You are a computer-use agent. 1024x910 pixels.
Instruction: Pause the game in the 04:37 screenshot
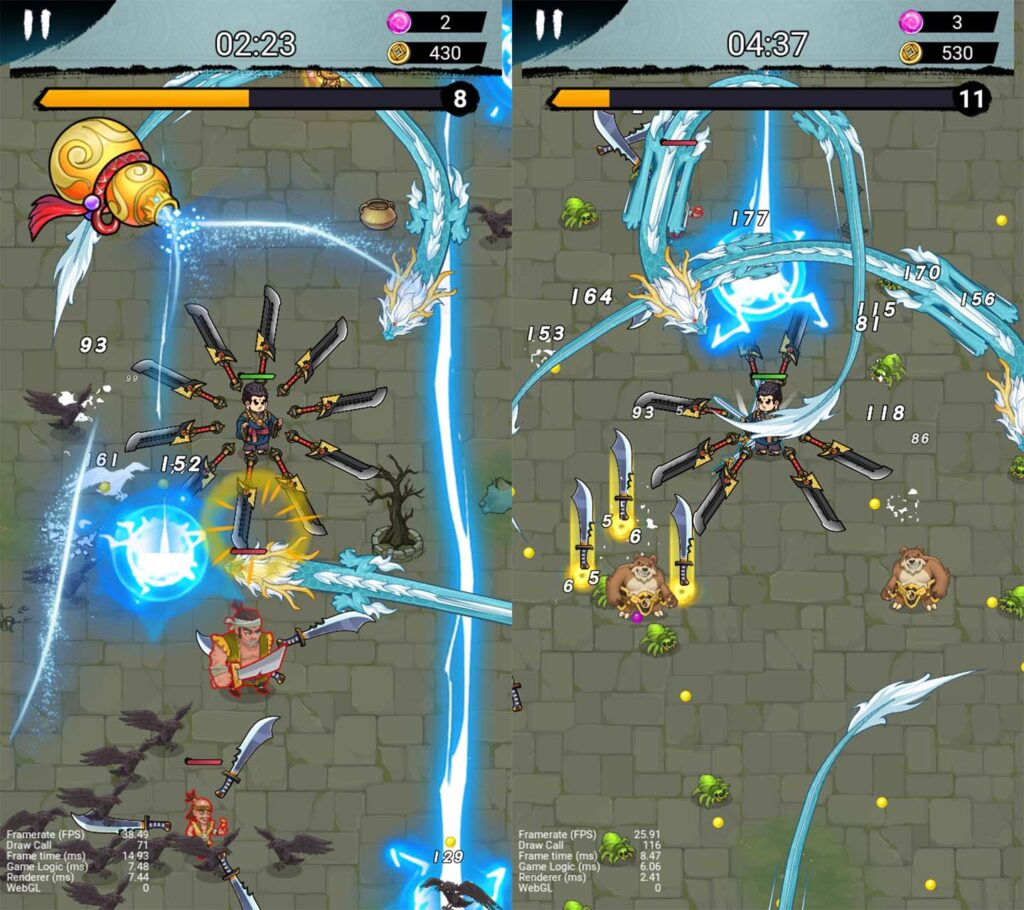point(547,25)
